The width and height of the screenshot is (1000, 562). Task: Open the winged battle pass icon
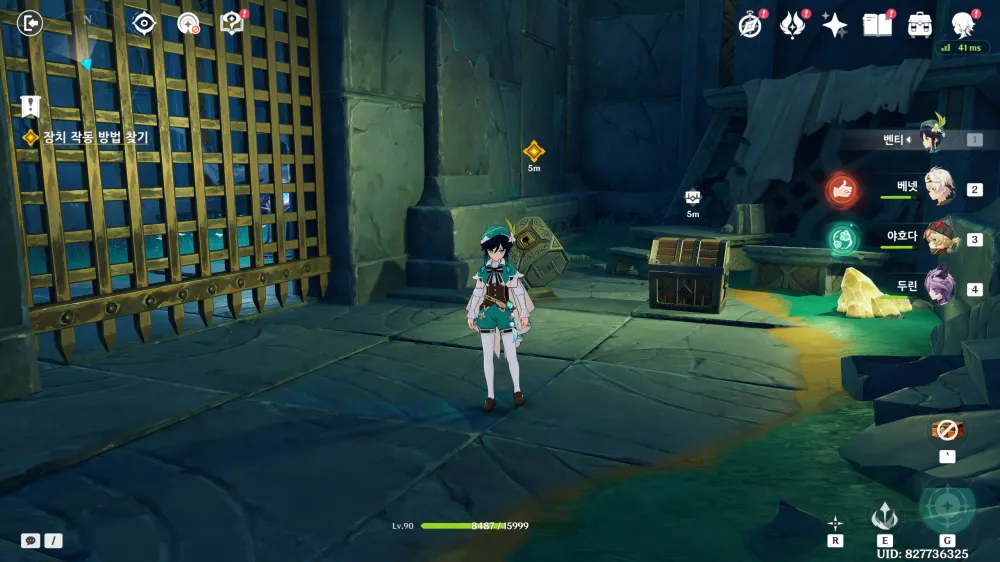(793, 25)
